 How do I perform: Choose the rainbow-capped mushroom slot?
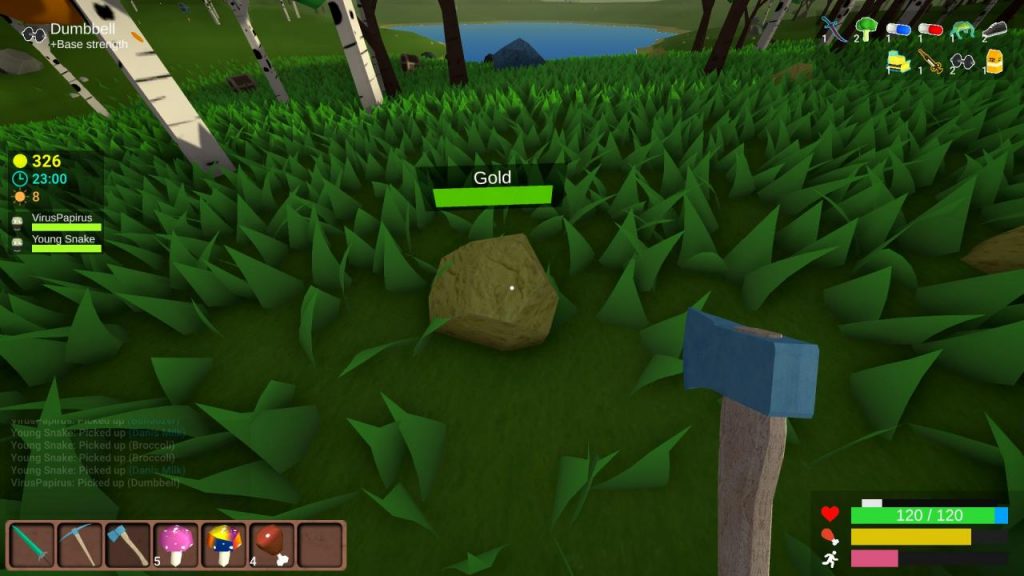point(224,545)
